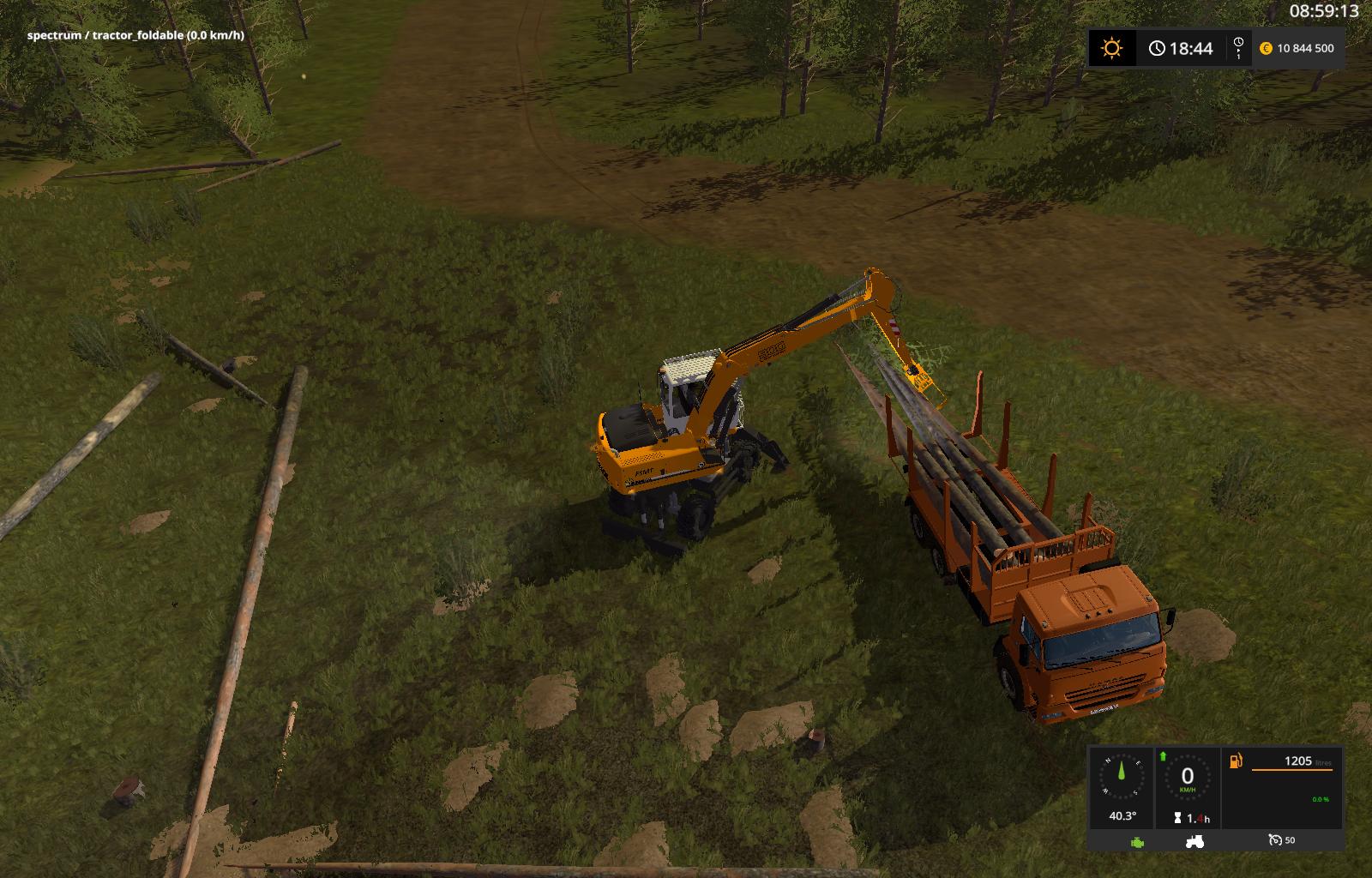Select the orange fuel pump icon
Image resolution: width=1372 pixels, height=878 pixels.
click(1236, 760)
